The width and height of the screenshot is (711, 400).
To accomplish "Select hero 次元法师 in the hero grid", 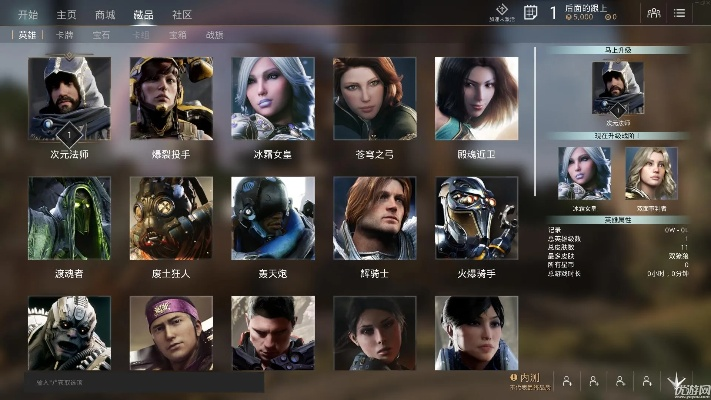I will pos(69,98).
